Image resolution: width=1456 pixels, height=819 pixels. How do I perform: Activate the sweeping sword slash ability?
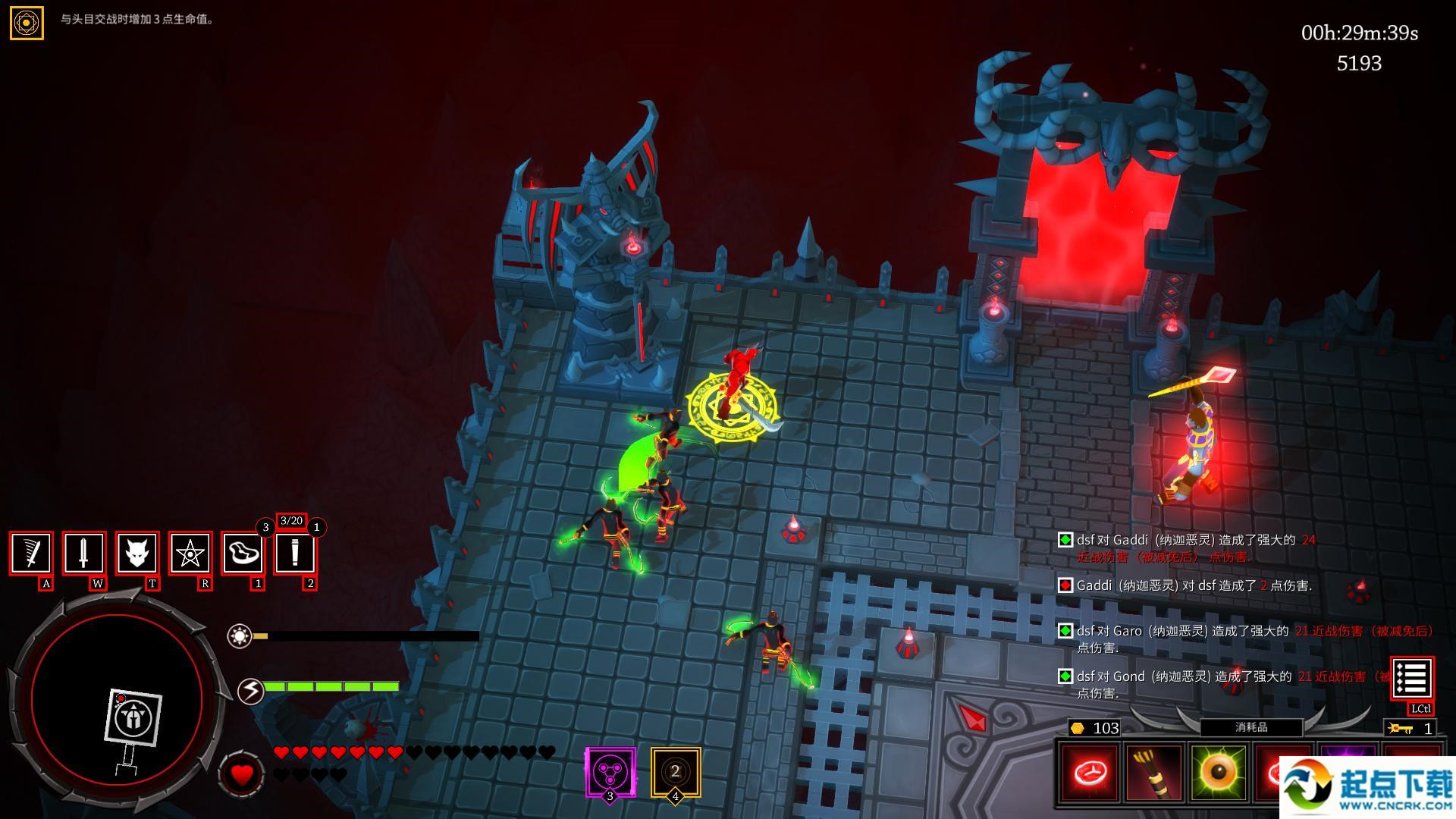pyautogui.click(x=31, y=553)
